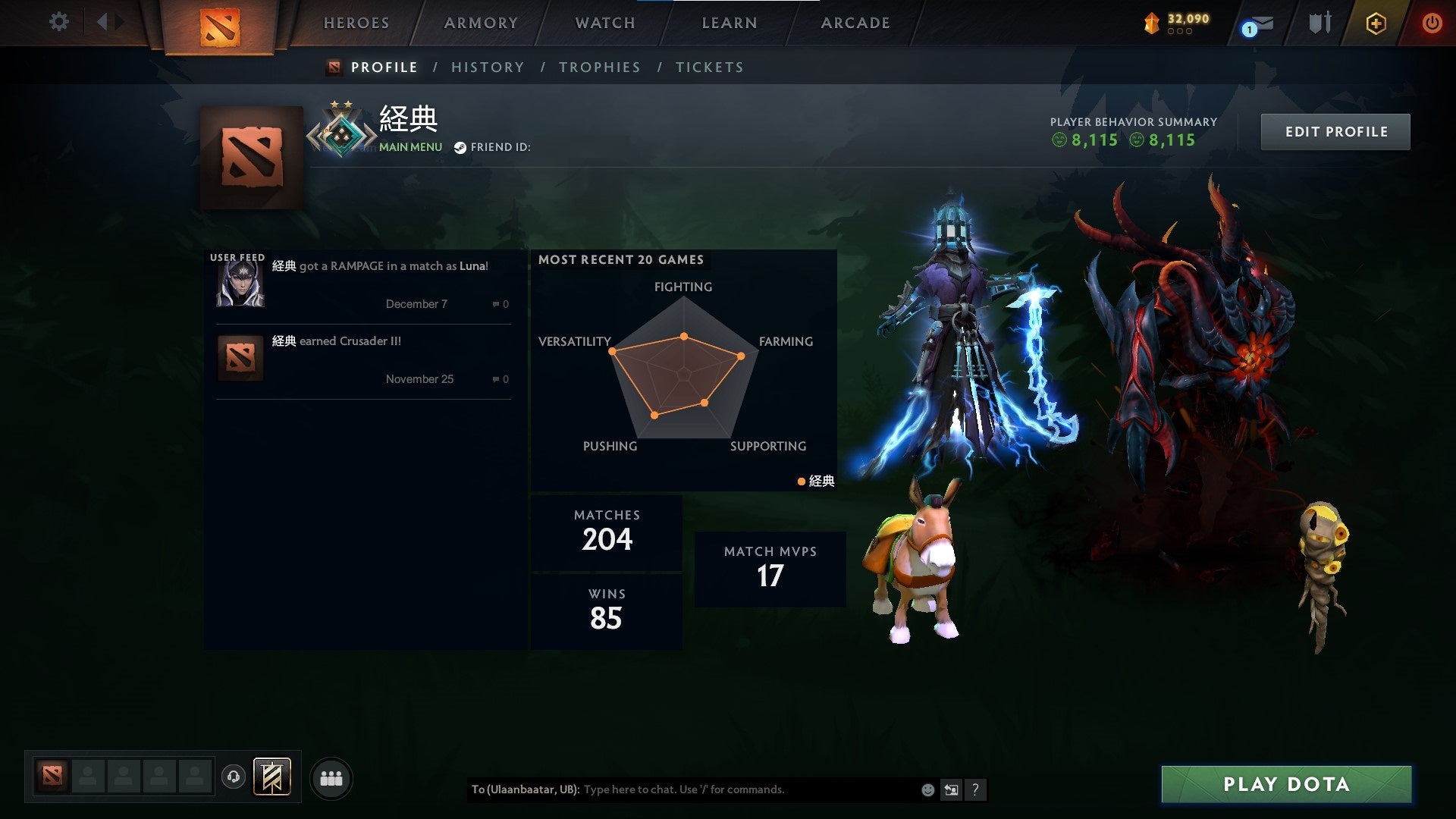Click the 経典 legend dot under the radar chart
Screen dimensions: 1456x819
click(x=801, y=480)
